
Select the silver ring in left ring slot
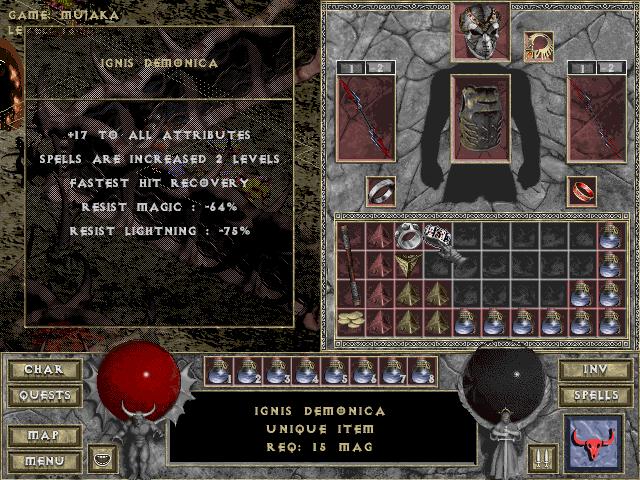point(380,190)
